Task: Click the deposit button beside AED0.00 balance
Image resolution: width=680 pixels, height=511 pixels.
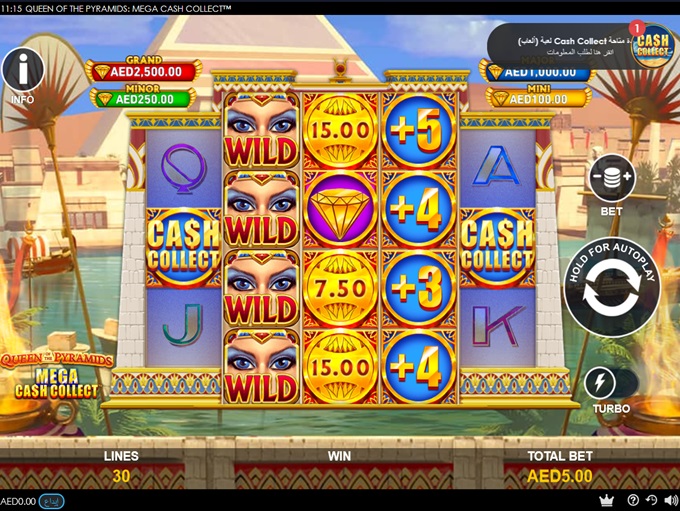Action: click(x=52, y=501)
